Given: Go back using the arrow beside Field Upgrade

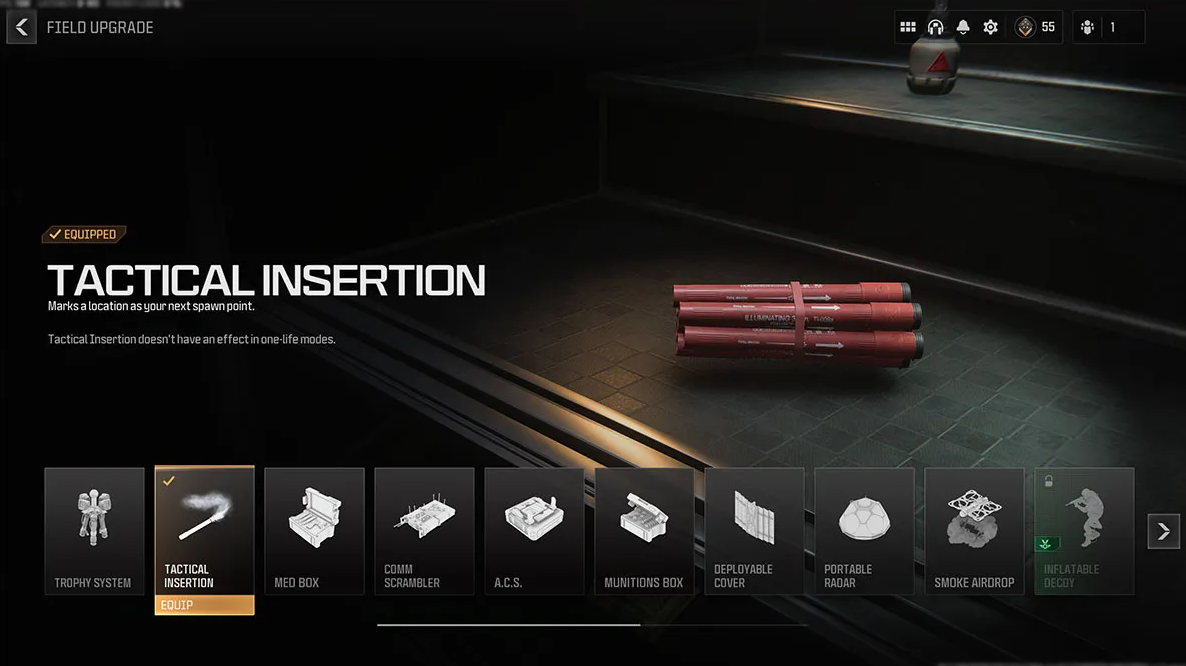Looking at the screenshot, I should [x=22, y=28].
